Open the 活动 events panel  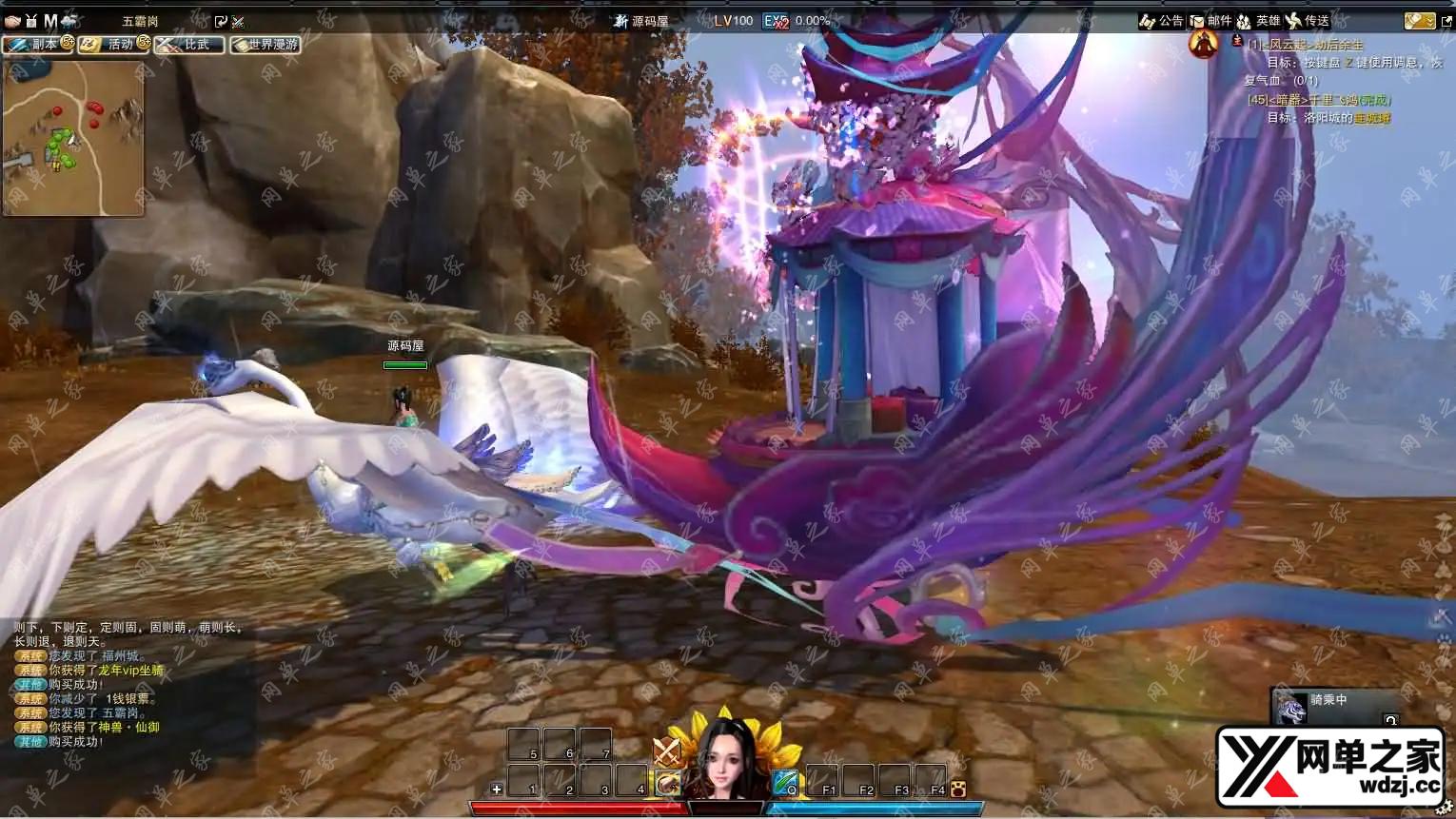112,45
